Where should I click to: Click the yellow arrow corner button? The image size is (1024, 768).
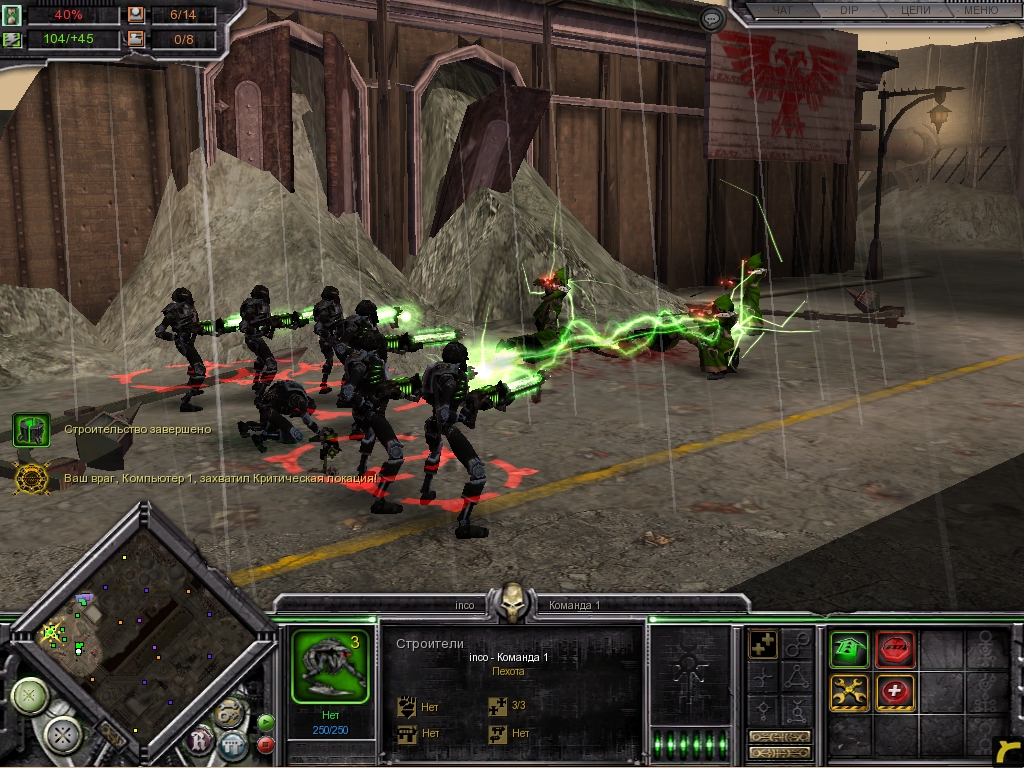[x=1005, y=750]
